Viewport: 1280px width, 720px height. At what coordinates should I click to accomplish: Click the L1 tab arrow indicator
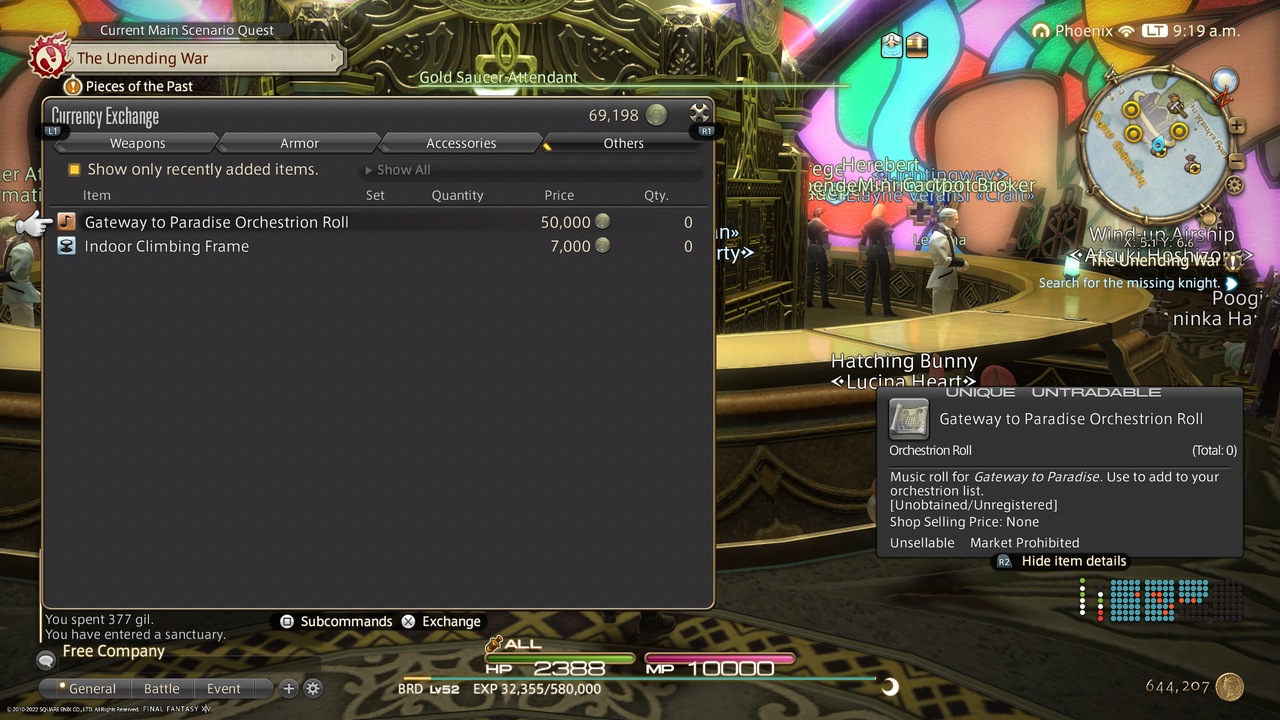(x=51, y=130)
